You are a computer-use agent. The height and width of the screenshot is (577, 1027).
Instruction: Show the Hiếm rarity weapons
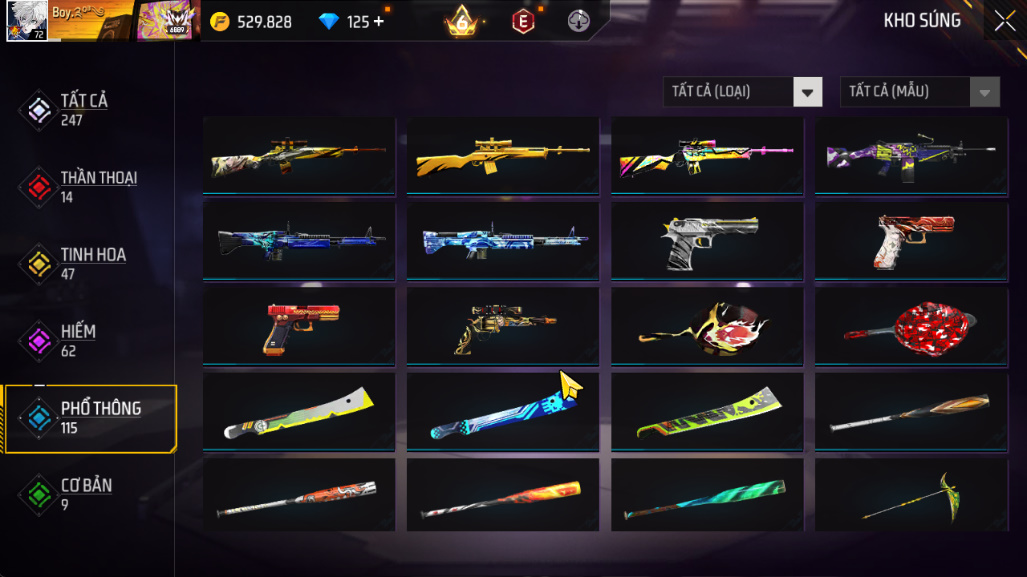[78, 341]
